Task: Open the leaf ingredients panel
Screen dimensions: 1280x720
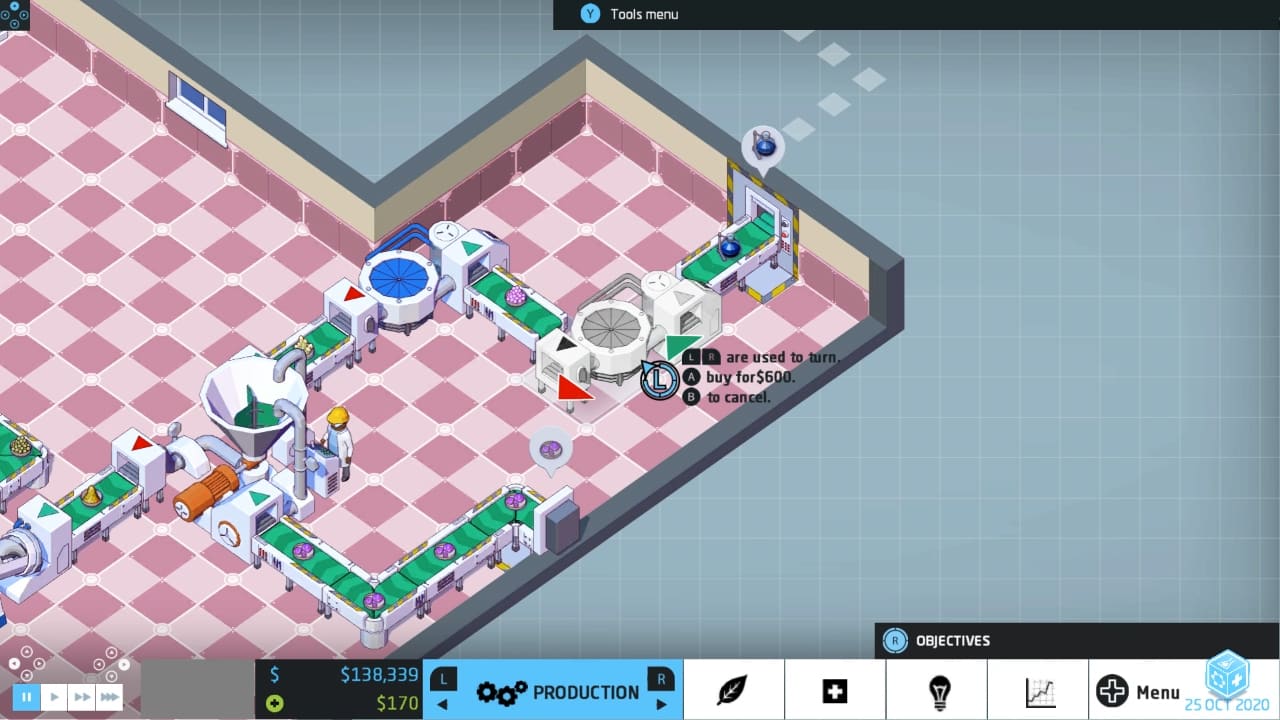Action: click(734, 690)
